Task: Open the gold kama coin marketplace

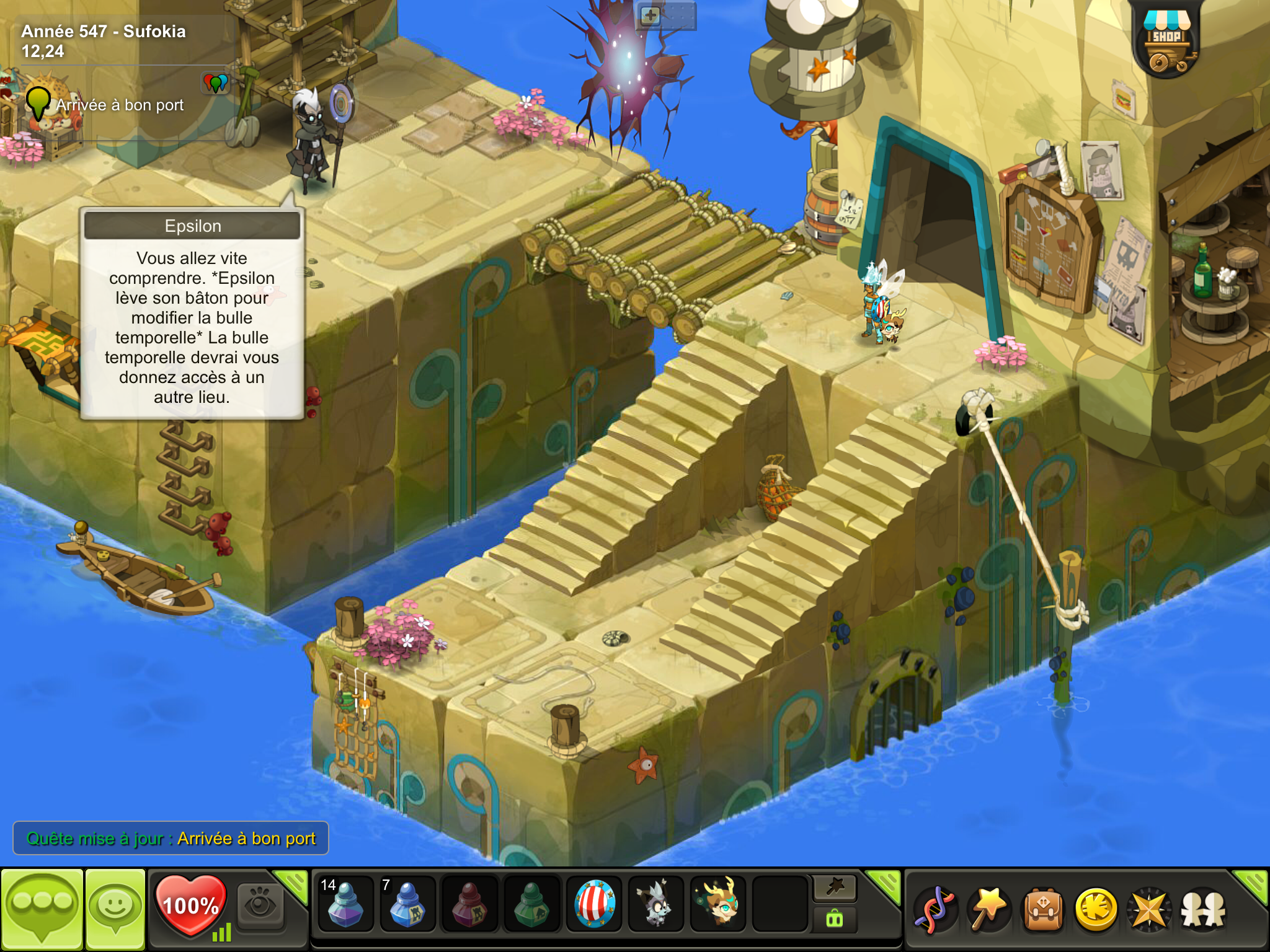Action: click(1096, 910)
